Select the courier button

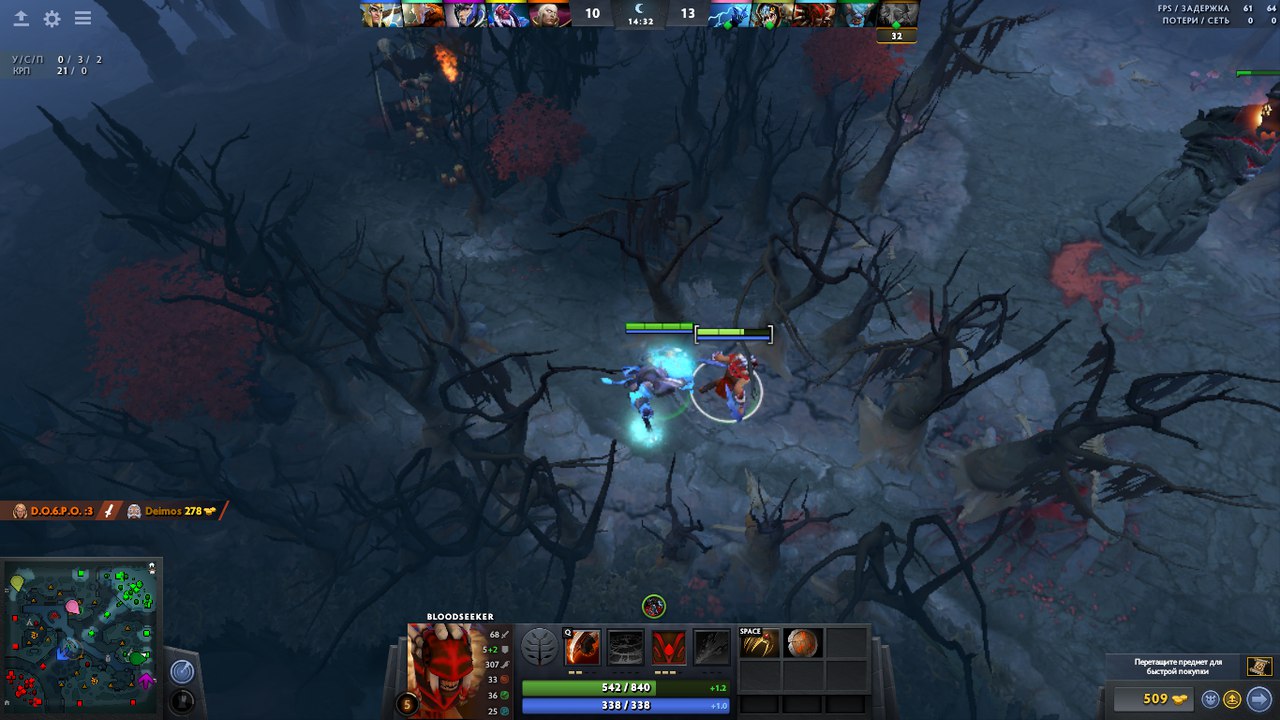pos(1211,699)
